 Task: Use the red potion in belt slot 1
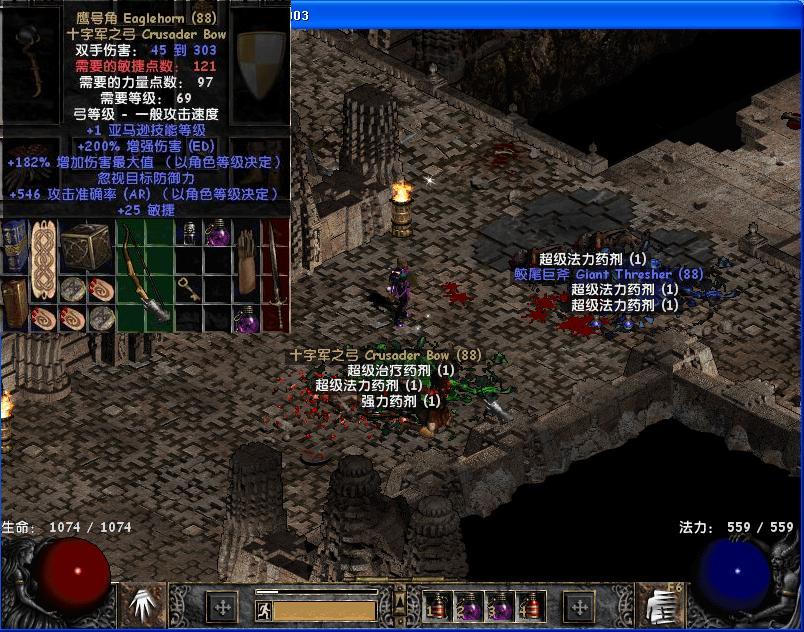[438, 606]
